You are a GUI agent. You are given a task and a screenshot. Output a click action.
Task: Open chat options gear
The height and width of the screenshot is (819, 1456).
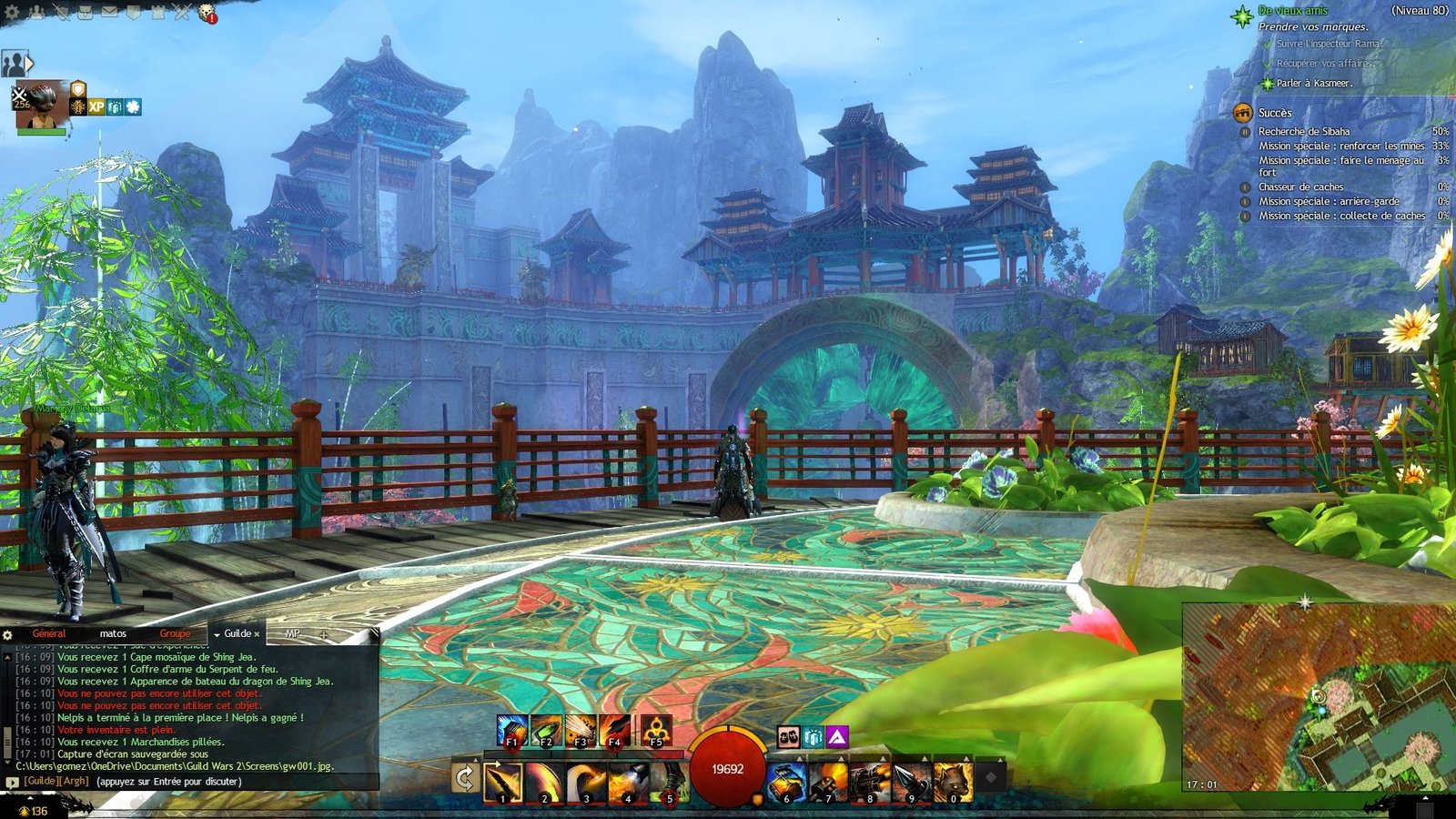point(7,634)
